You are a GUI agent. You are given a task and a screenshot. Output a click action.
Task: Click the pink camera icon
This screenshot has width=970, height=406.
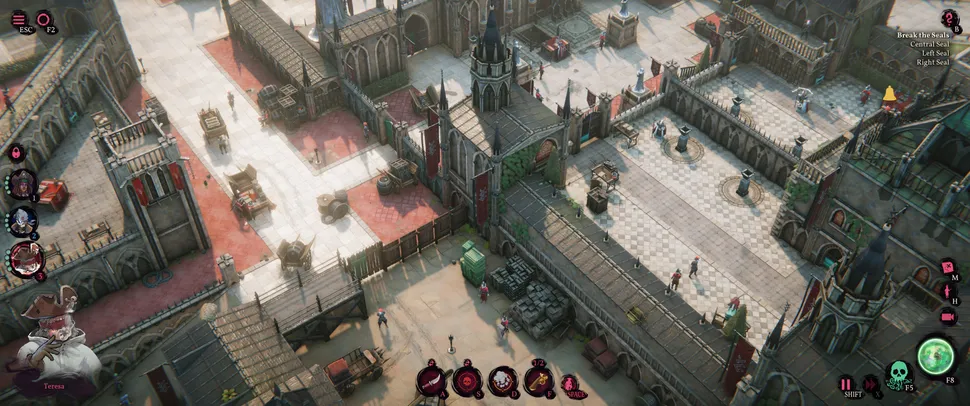coord(948,316)
